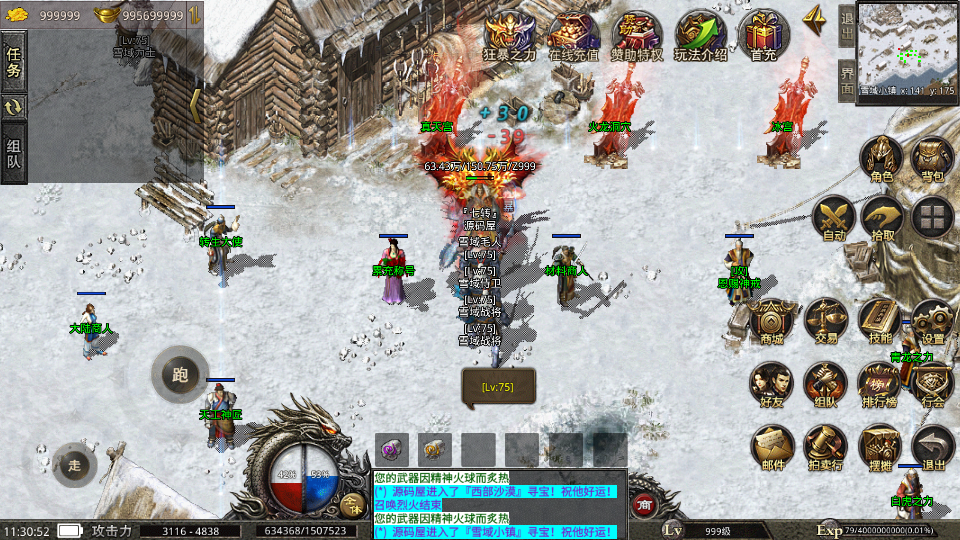Open the 技能 skills book
This screenshot has height=540, width=960.
click(880, 320)
